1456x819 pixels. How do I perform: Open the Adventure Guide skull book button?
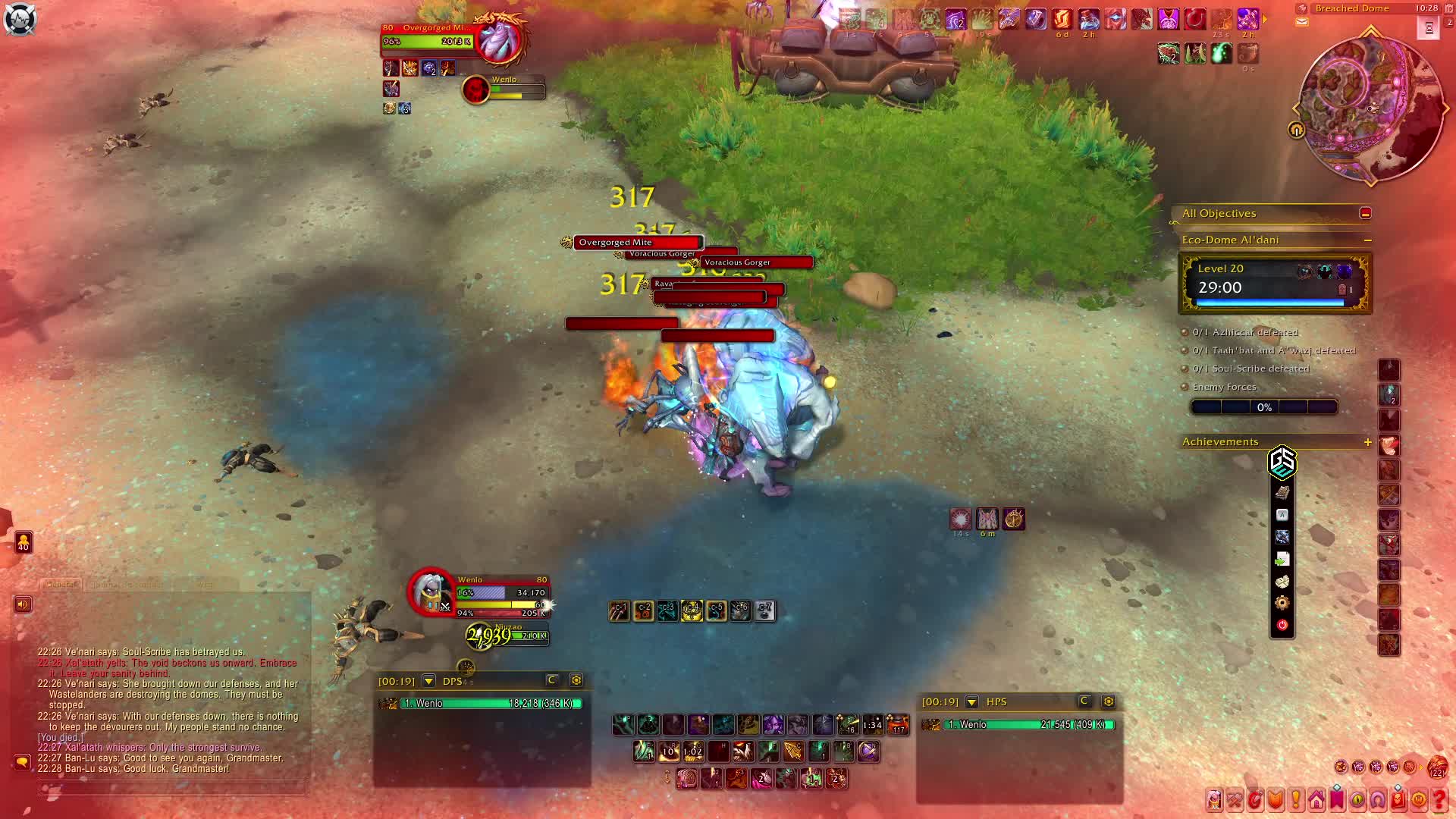[1398, 800]
